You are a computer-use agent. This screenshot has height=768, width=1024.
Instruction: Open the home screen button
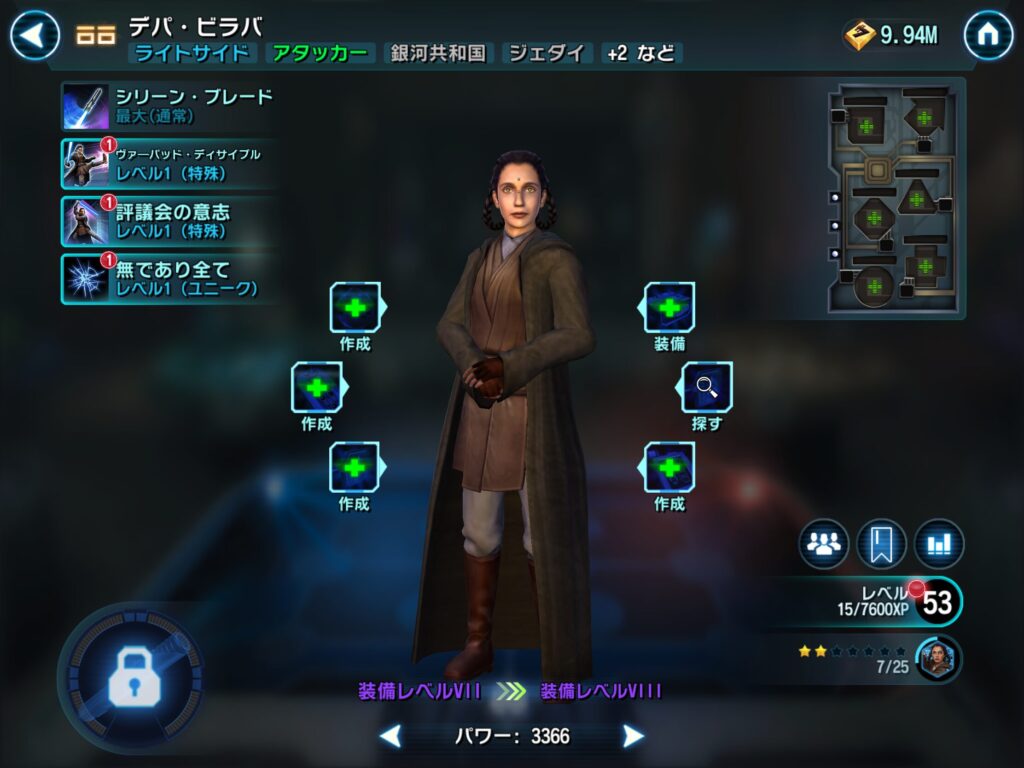[988, 35]
